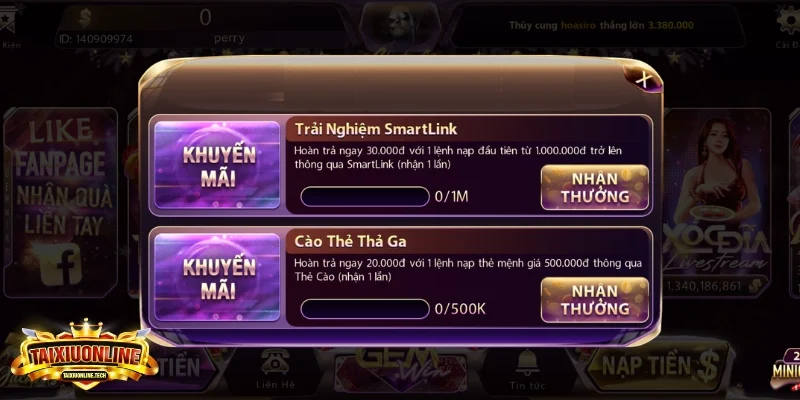Select the Khuyến Mãi banner beside SmartLink
This screenshot has width=800, height=400.
tap(218, 165)
